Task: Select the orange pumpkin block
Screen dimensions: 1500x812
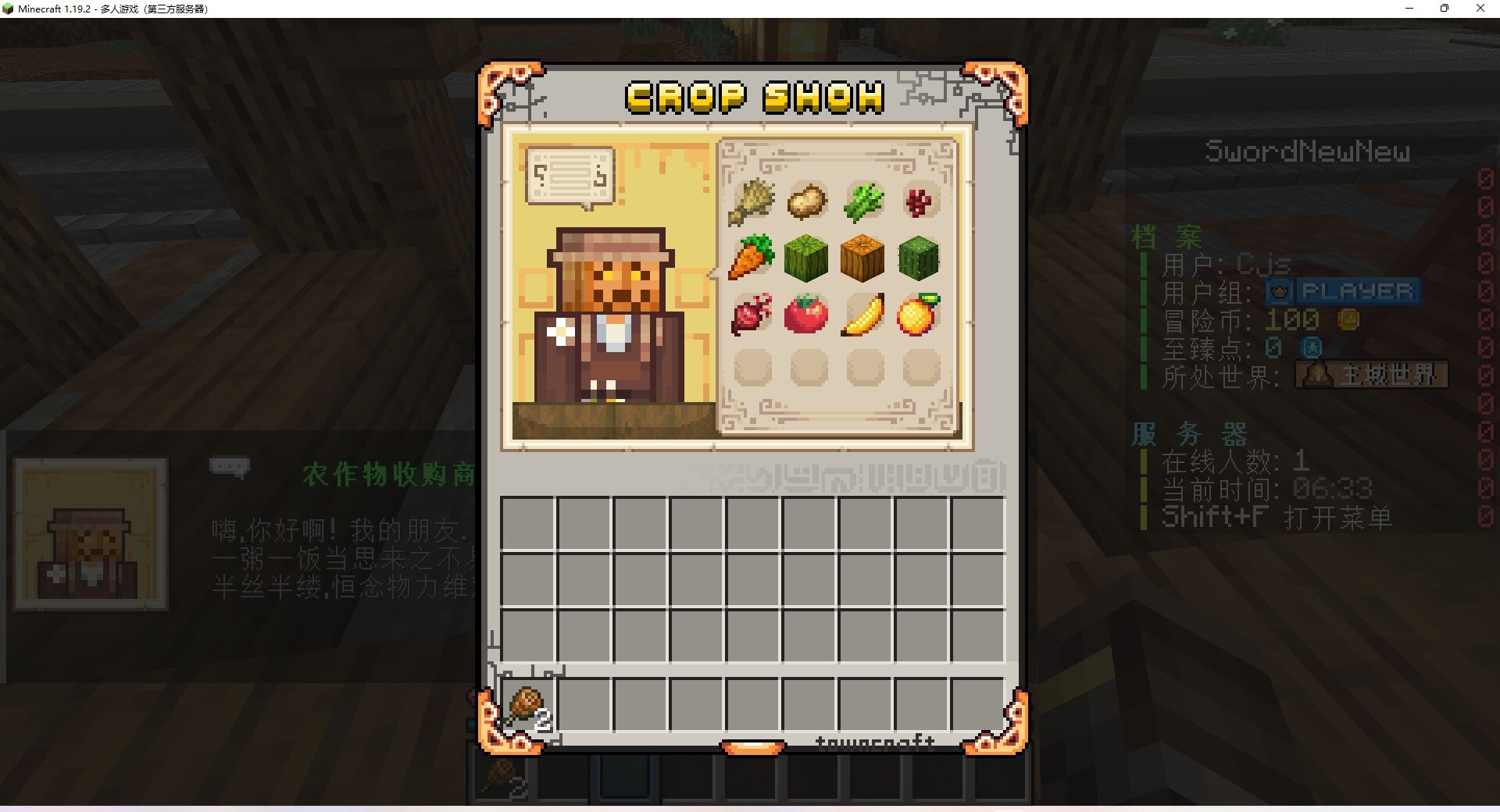Action: coord(862,258)
